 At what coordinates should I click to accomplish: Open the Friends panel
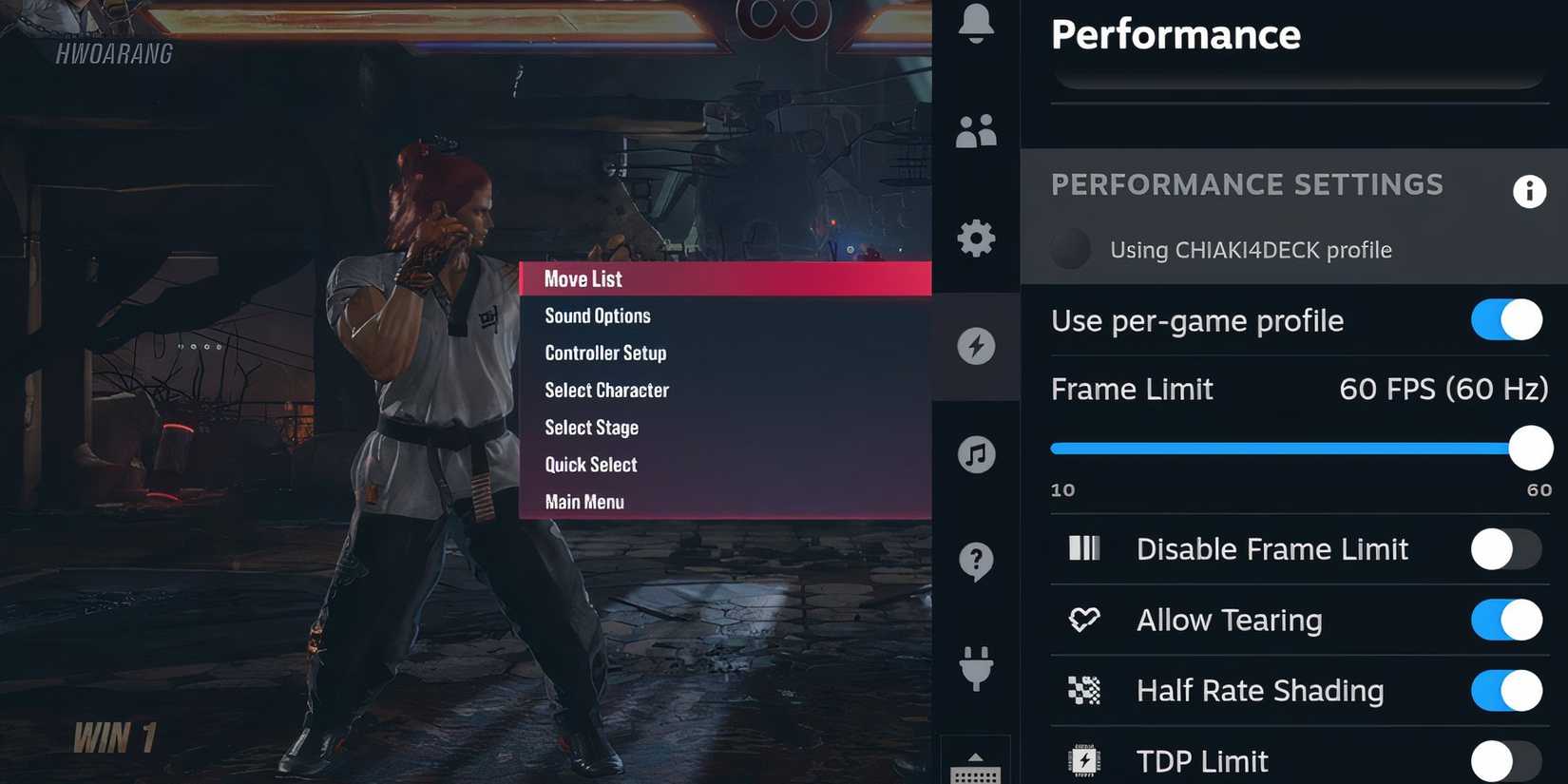[x=976, y=131]
